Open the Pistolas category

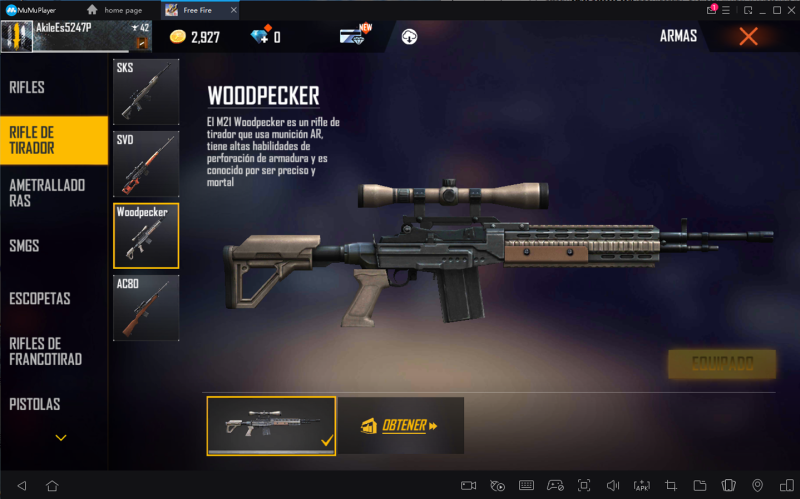click(35, 404)
